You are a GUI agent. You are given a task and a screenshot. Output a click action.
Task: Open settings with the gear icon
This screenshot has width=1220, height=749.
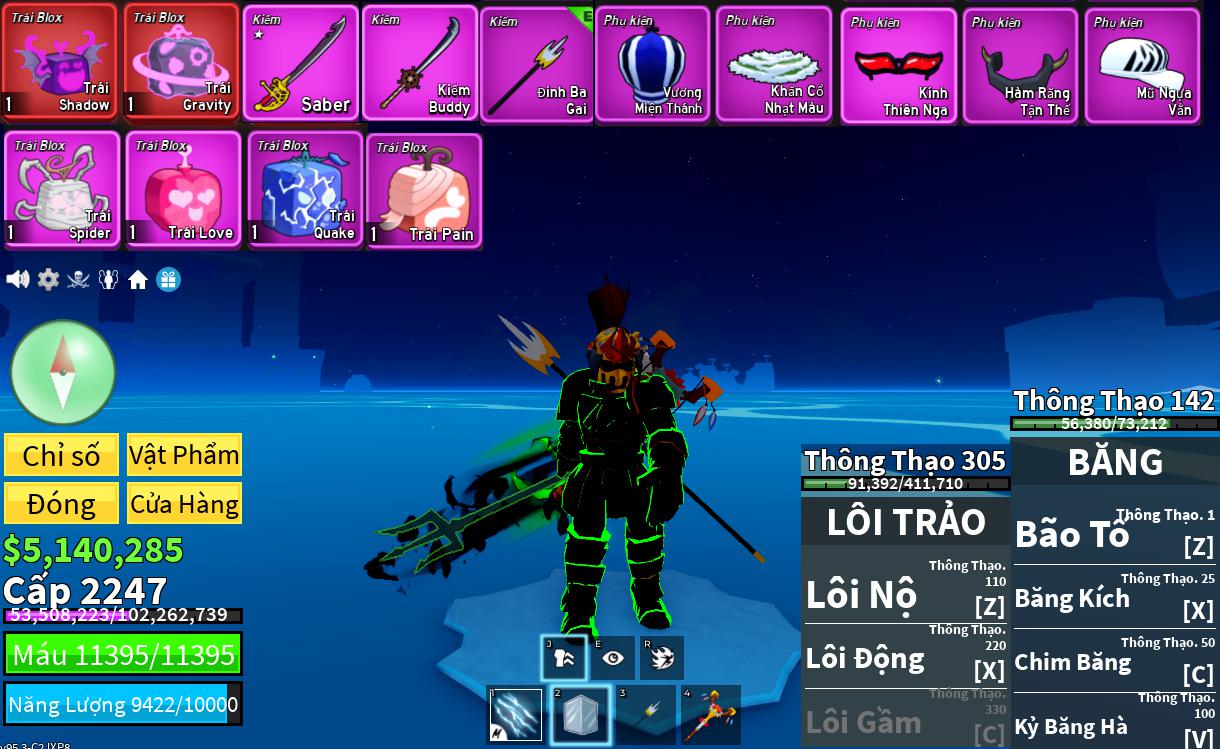click(x=48, y=279)
